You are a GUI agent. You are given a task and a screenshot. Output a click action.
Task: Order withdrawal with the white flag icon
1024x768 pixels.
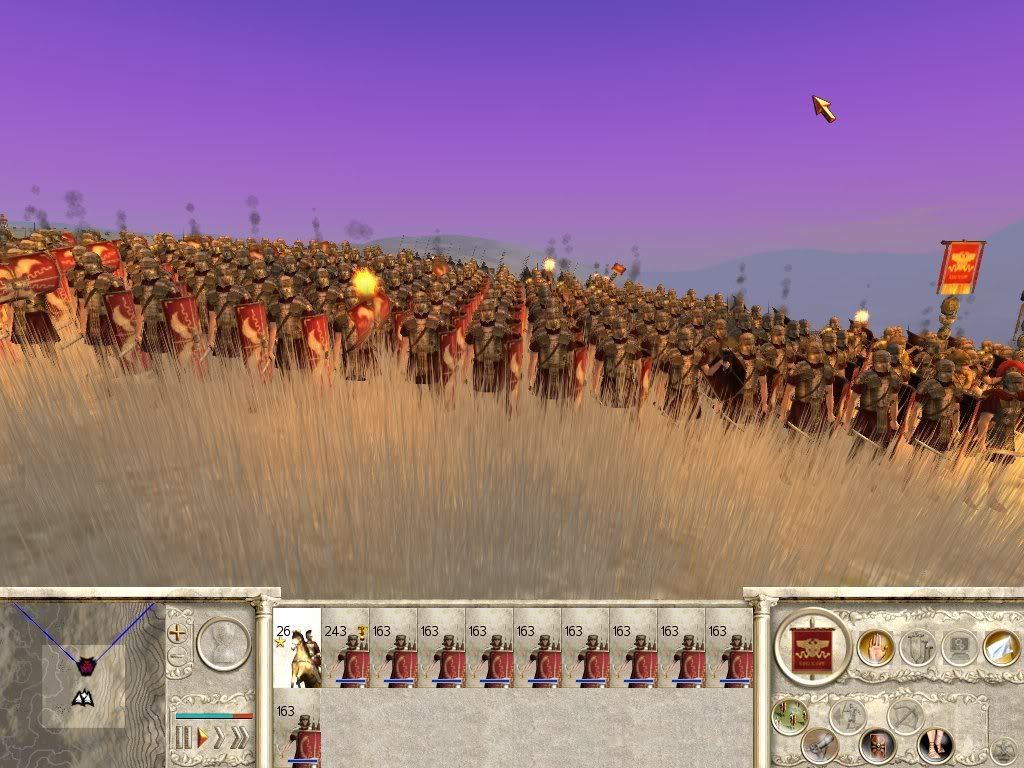[x=1000, y=647]
